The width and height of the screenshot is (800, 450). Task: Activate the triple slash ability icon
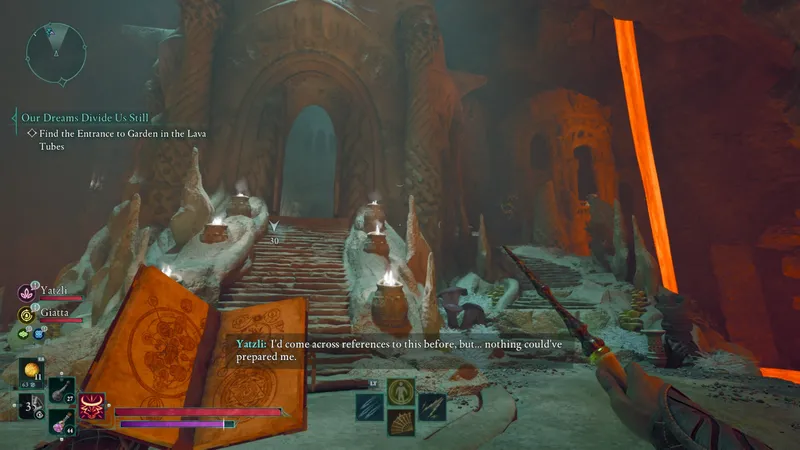click(x=370, y=407)
